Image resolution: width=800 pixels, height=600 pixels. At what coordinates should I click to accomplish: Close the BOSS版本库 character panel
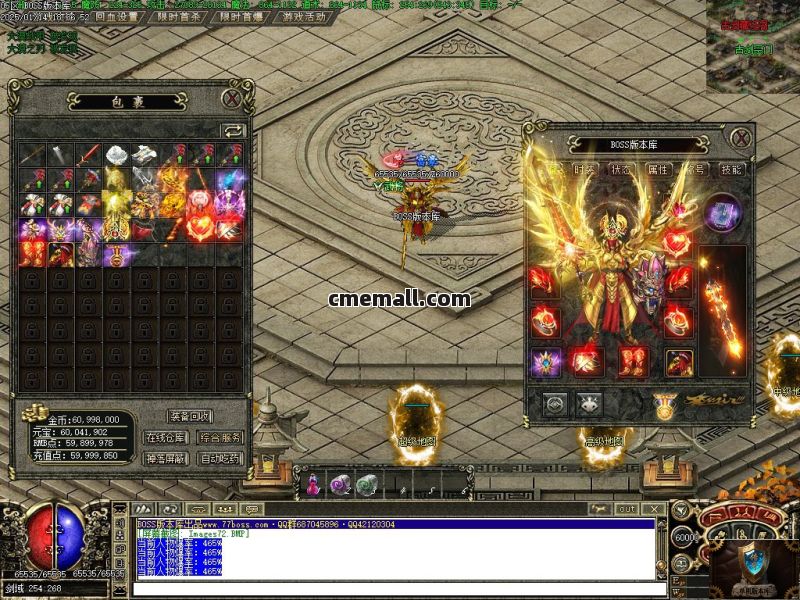[x=740, y=138]
